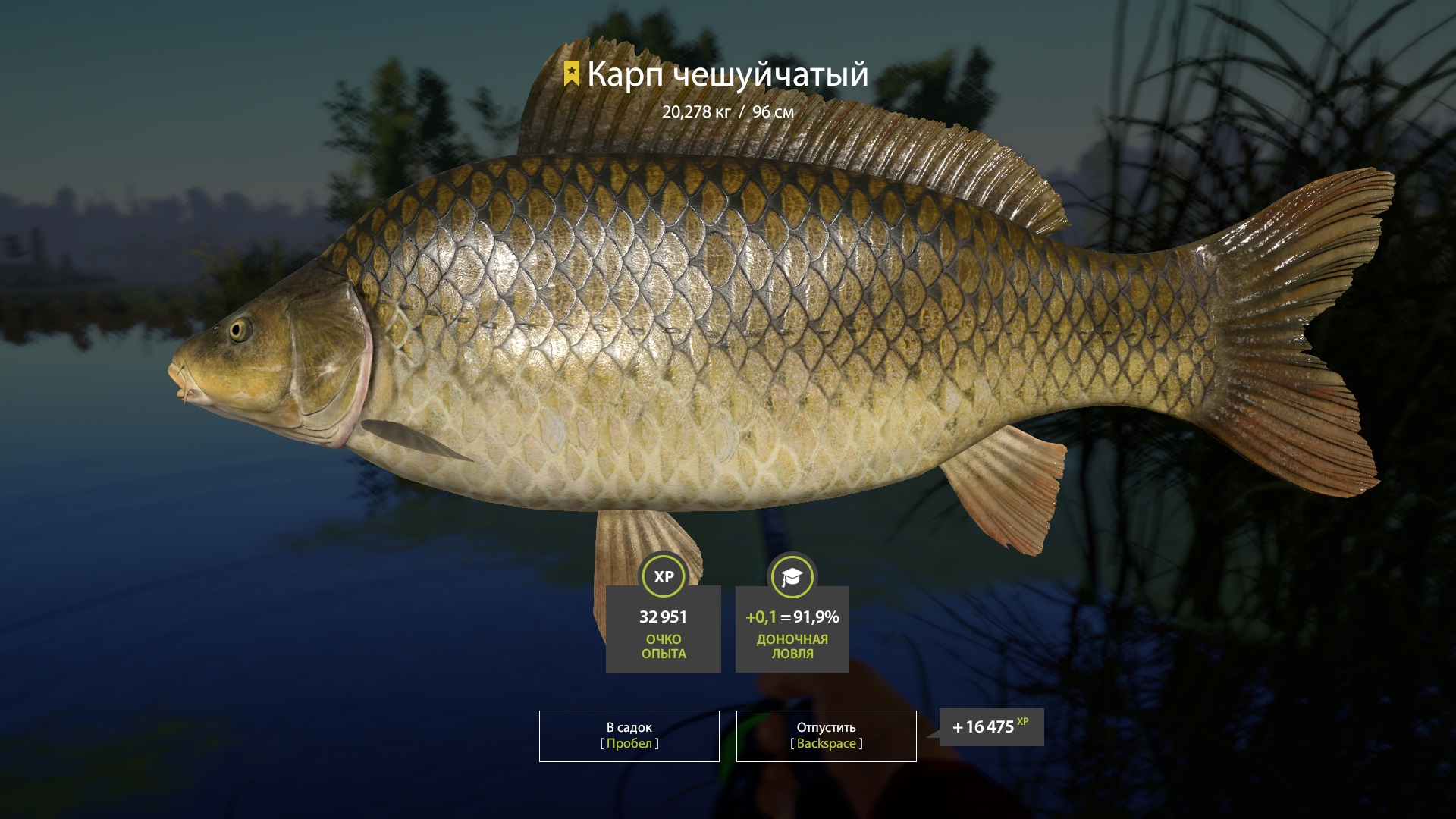Put the carp in the keepnet (В садок)
Viewport: 1456px width, 819px height.
629,736
